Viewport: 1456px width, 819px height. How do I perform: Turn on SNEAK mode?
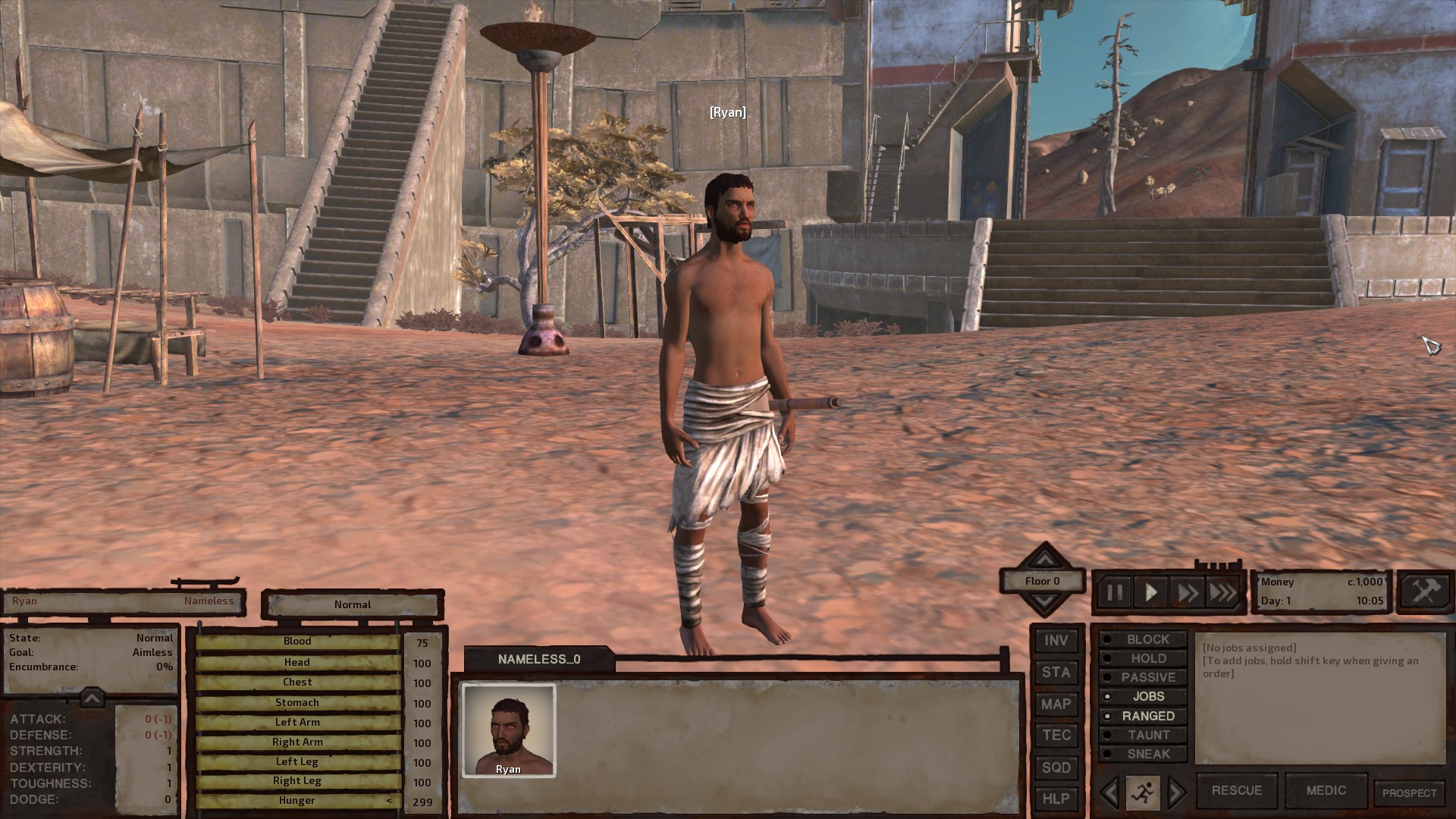[x=1143, y=754]
